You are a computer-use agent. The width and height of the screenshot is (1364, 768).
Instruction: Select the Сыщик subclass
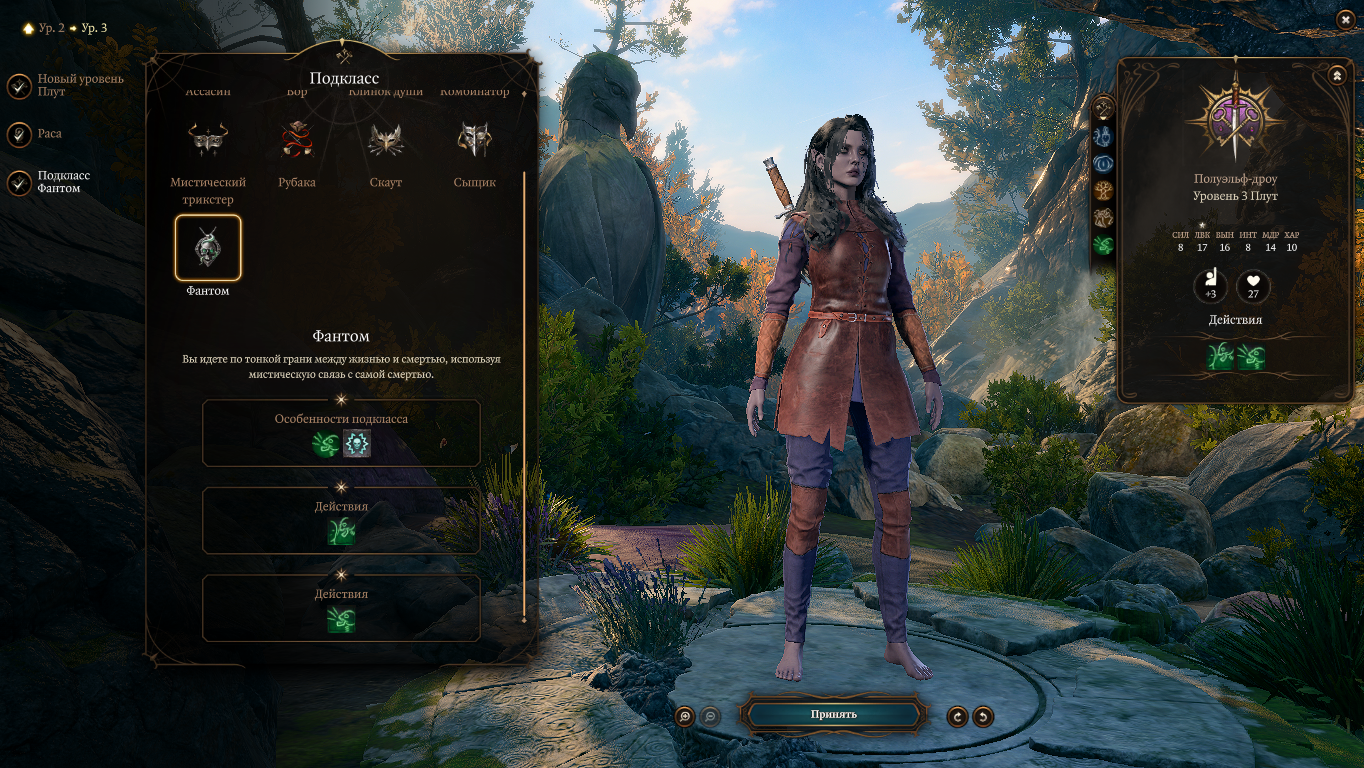[474, 141]
